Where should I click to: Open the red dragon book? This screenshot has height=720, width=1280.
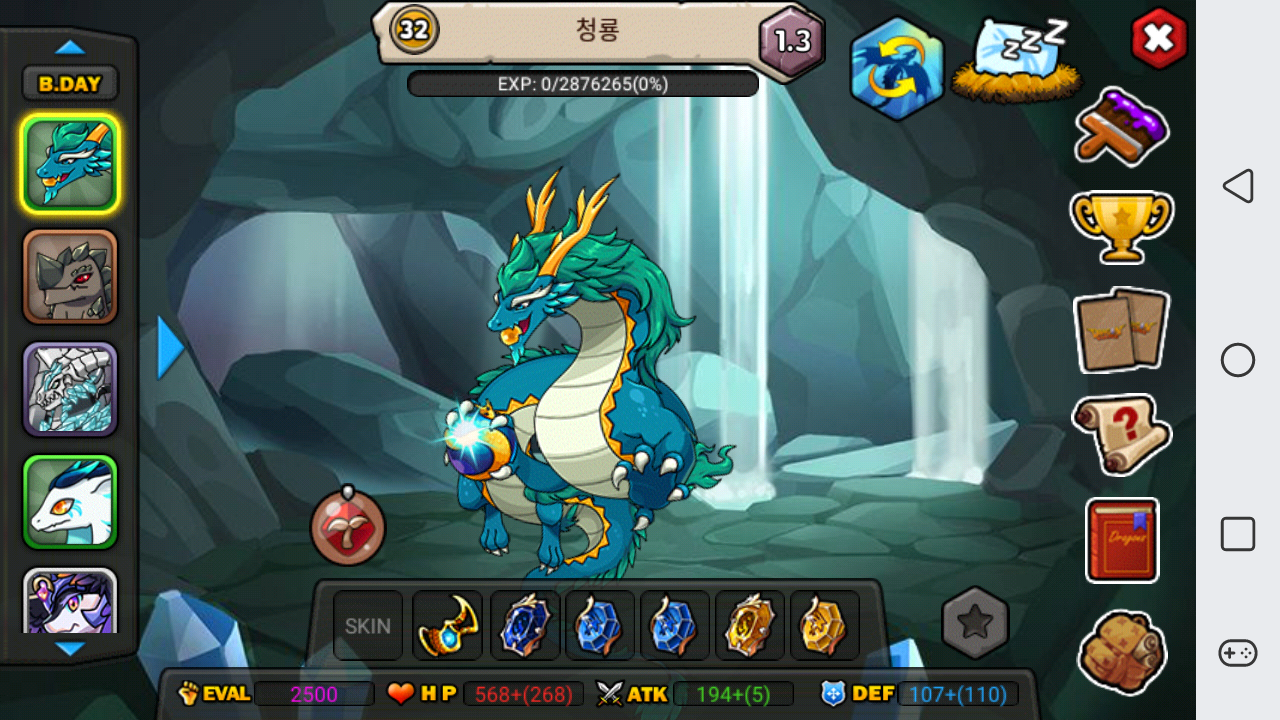1122,540
